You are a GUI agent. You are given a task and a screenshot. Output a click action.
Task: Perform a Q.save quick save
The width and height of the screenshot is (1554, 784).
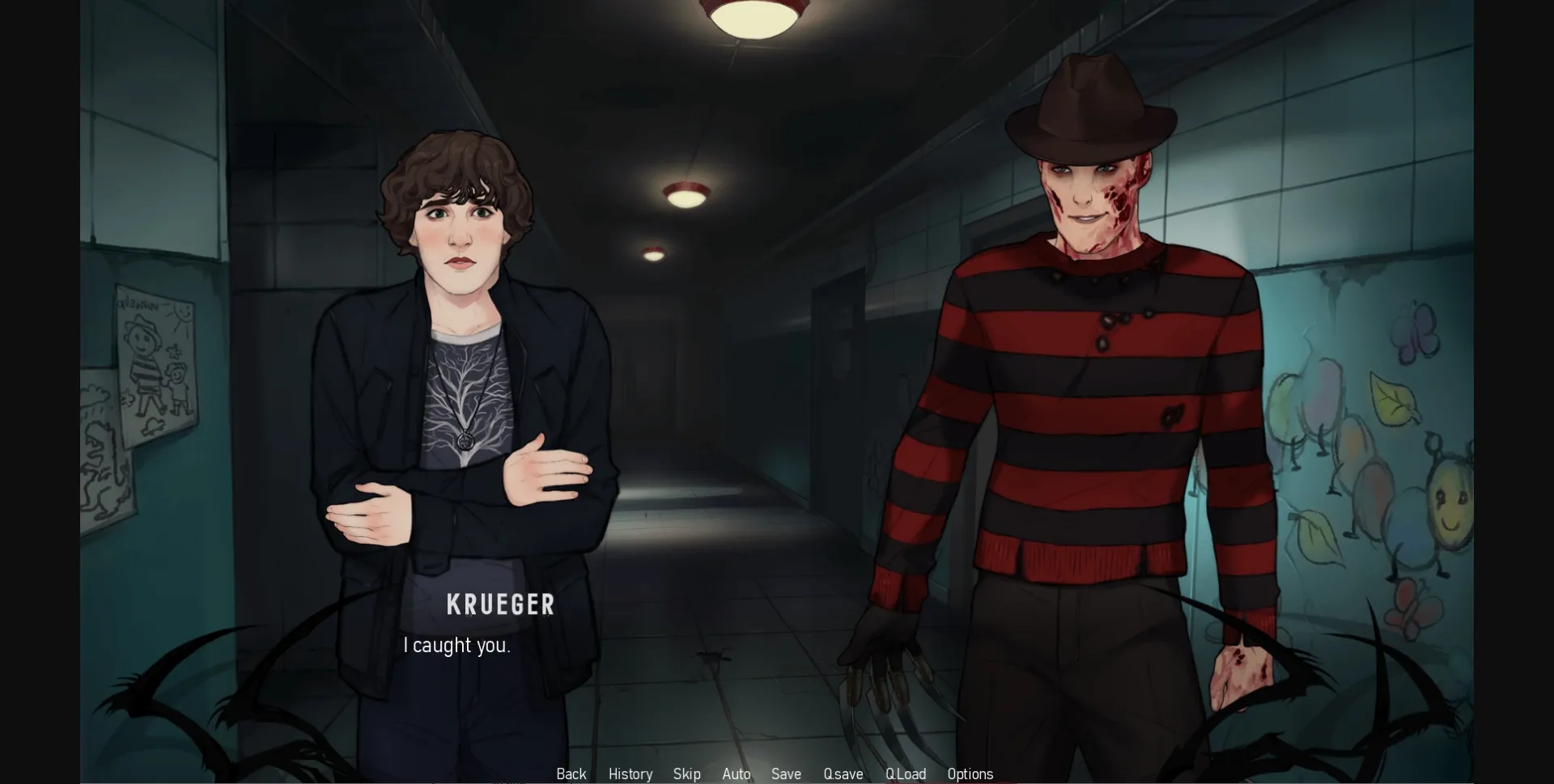tap(843, 774)
